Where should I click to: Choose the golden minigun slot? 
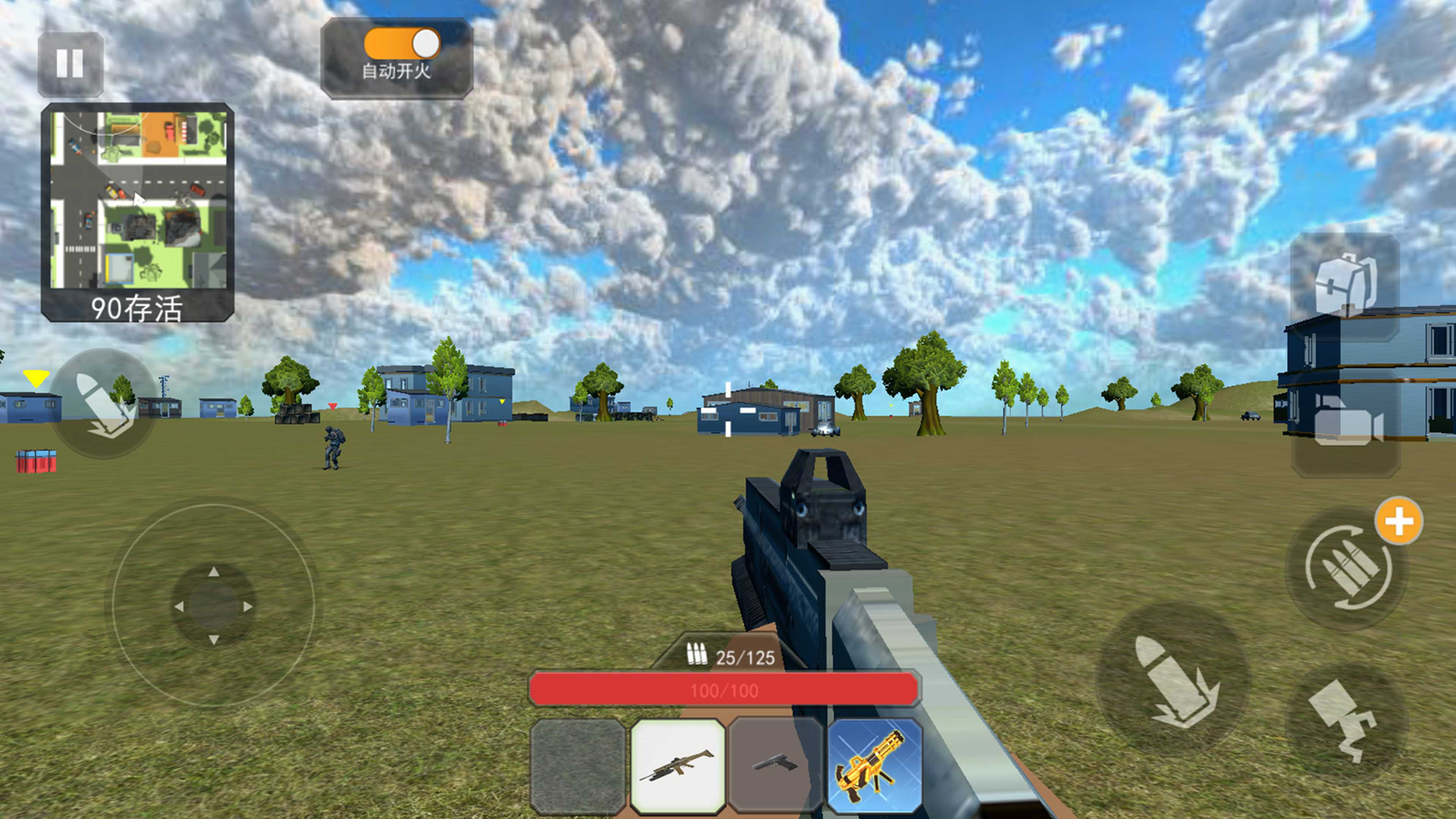point(874,766)
